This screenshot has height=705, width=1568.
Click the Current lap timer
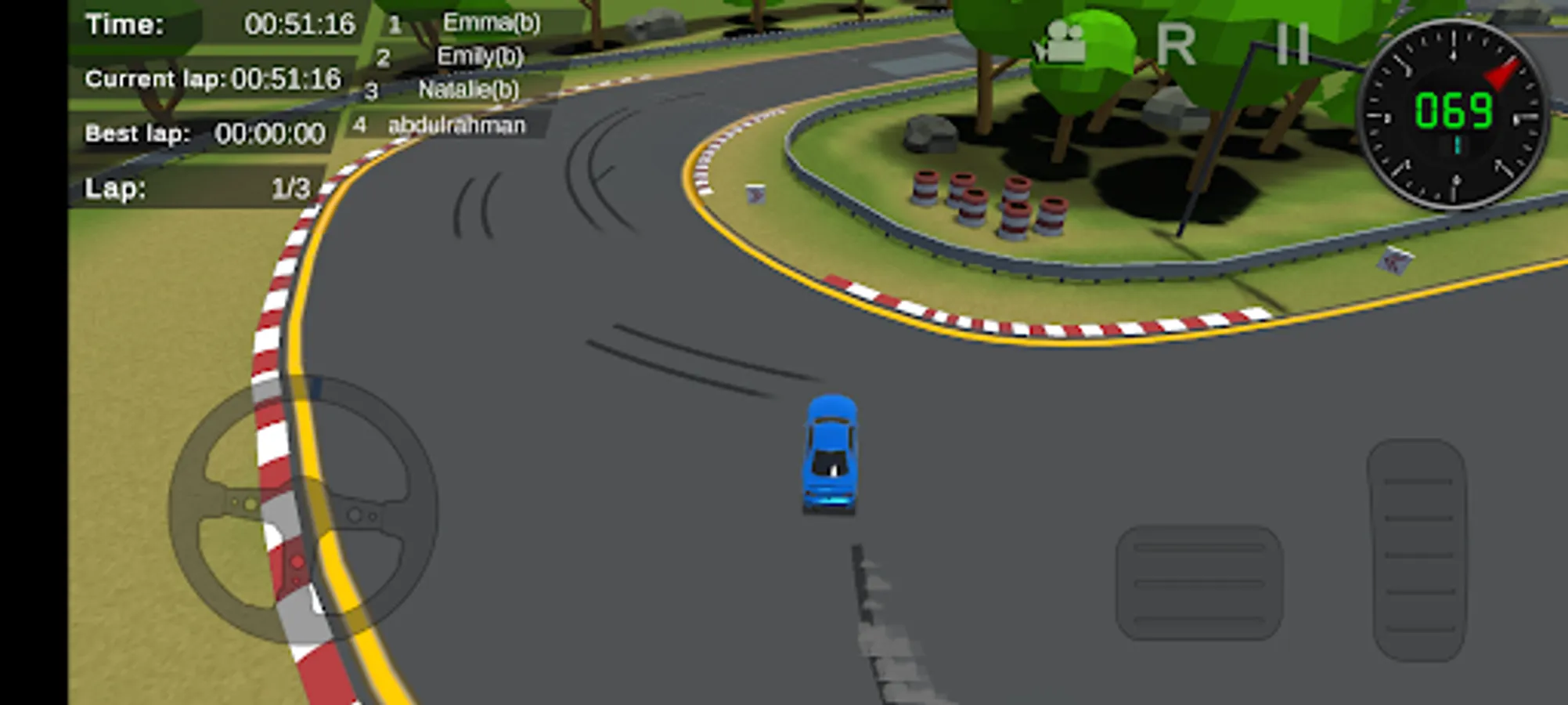211,78
